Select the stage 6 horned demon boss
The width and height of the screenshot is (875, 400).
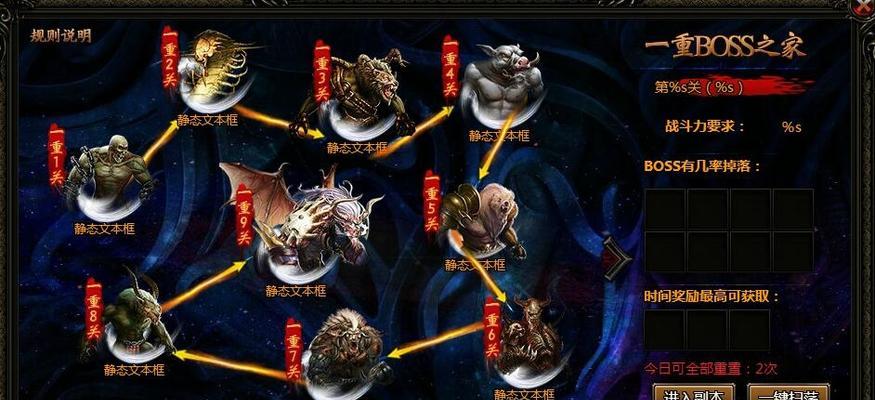(530, 335)
